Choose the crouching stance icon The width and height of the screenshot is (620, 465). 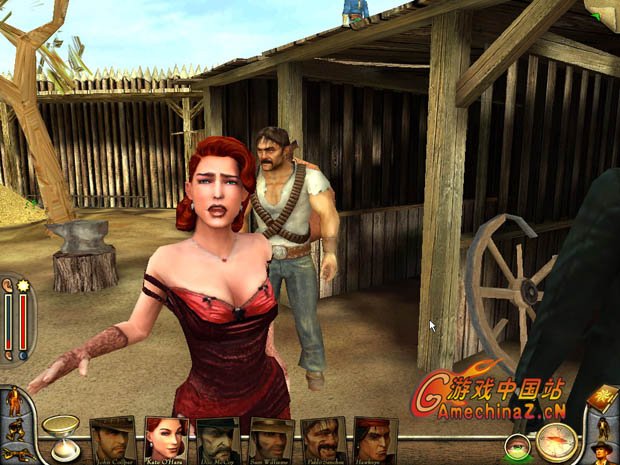click(15, 432)
